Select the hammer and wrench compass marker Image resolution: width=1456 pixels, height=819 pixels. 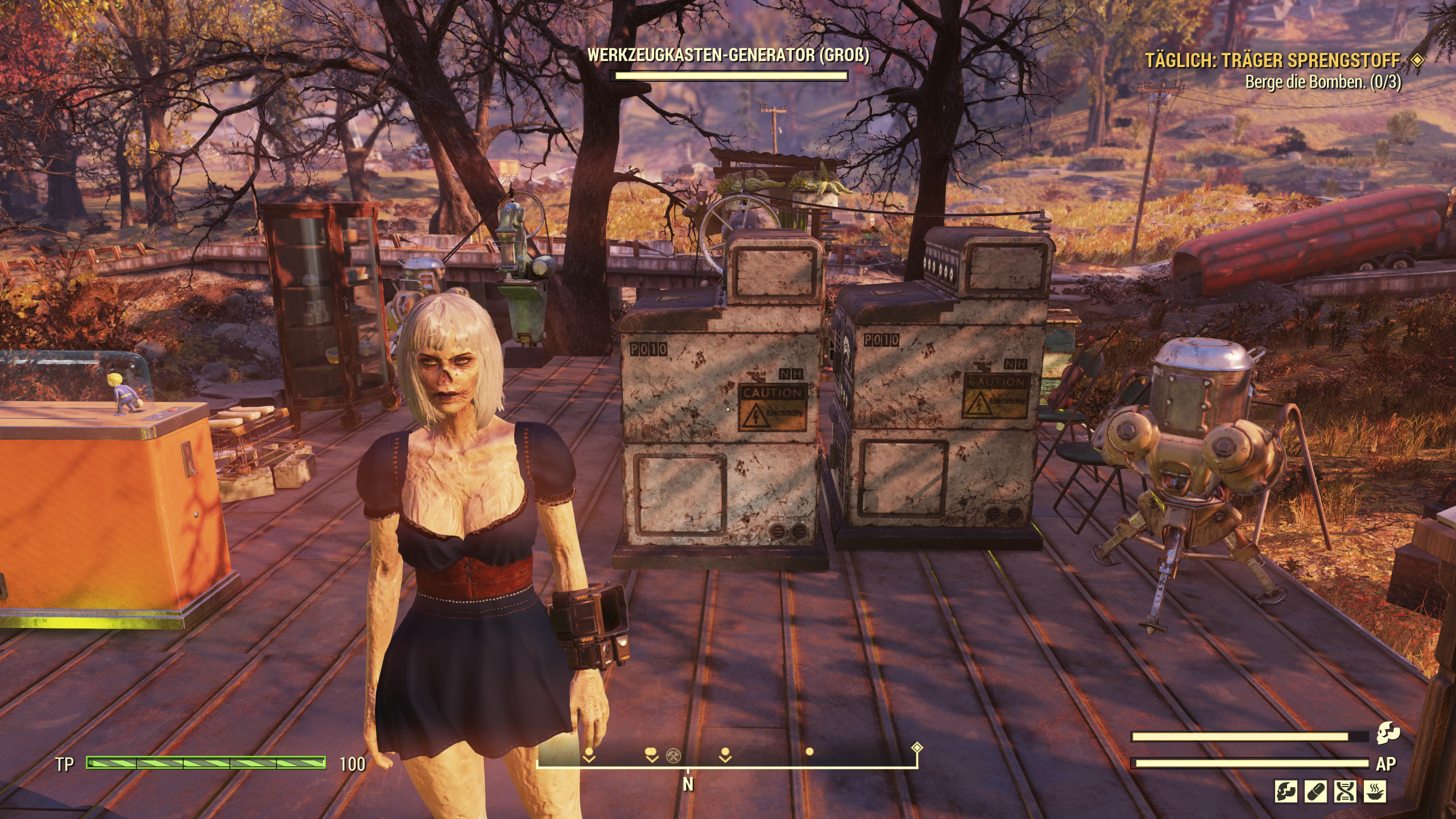pos(674,756)
